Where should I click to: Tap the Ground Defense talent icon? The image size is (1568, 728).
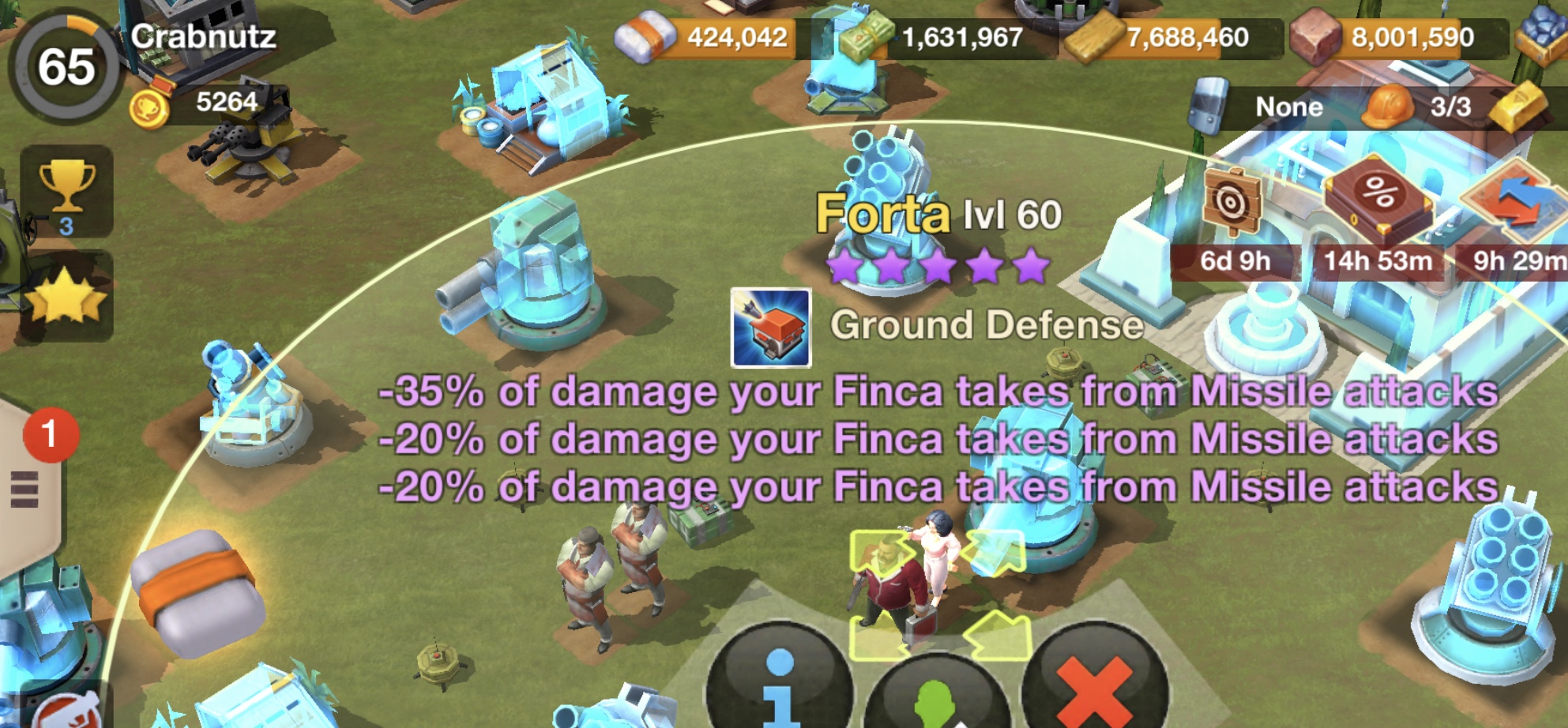[x=770, y=328]
